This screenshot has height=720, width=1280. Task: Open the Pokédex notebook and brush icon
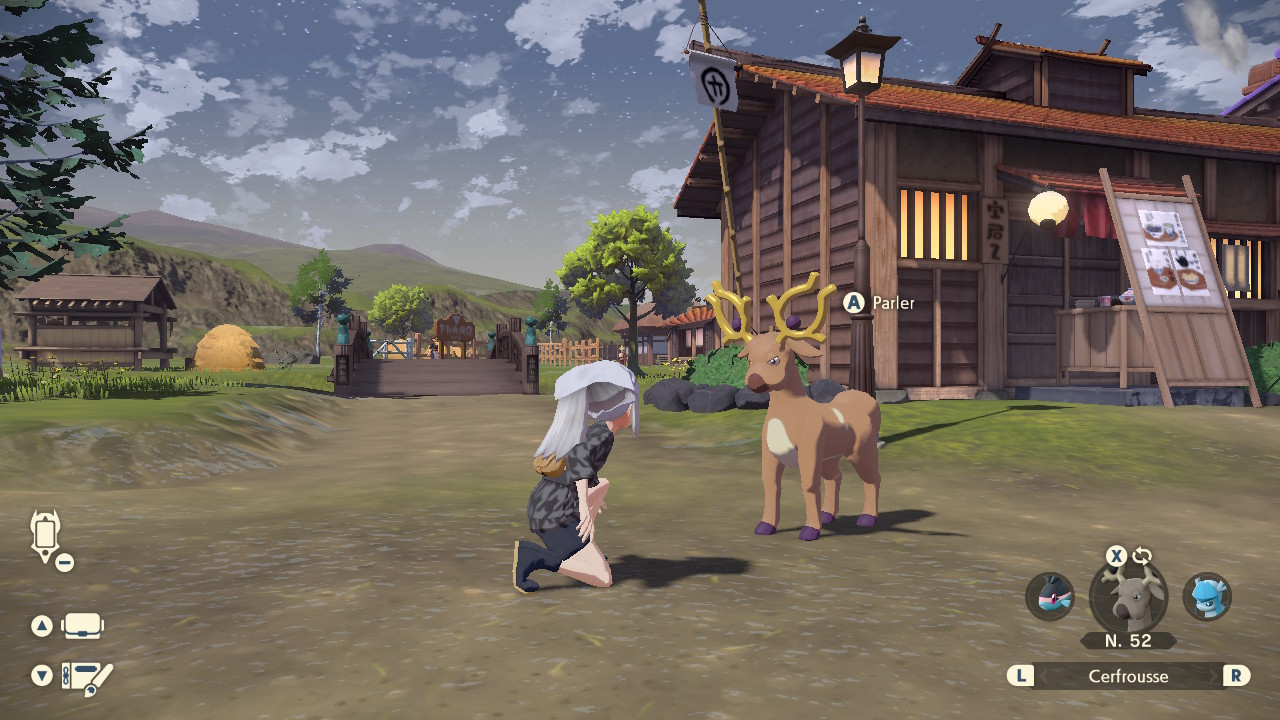[87, 677]
